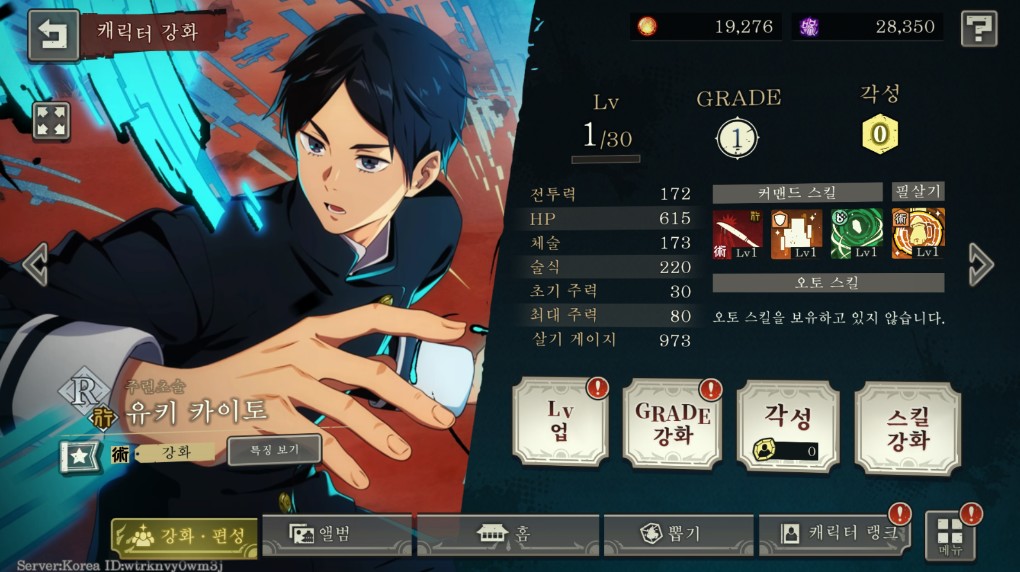Open the question mark help button
This screenshot has width=1020, height=572.
[x=979, y=29]
